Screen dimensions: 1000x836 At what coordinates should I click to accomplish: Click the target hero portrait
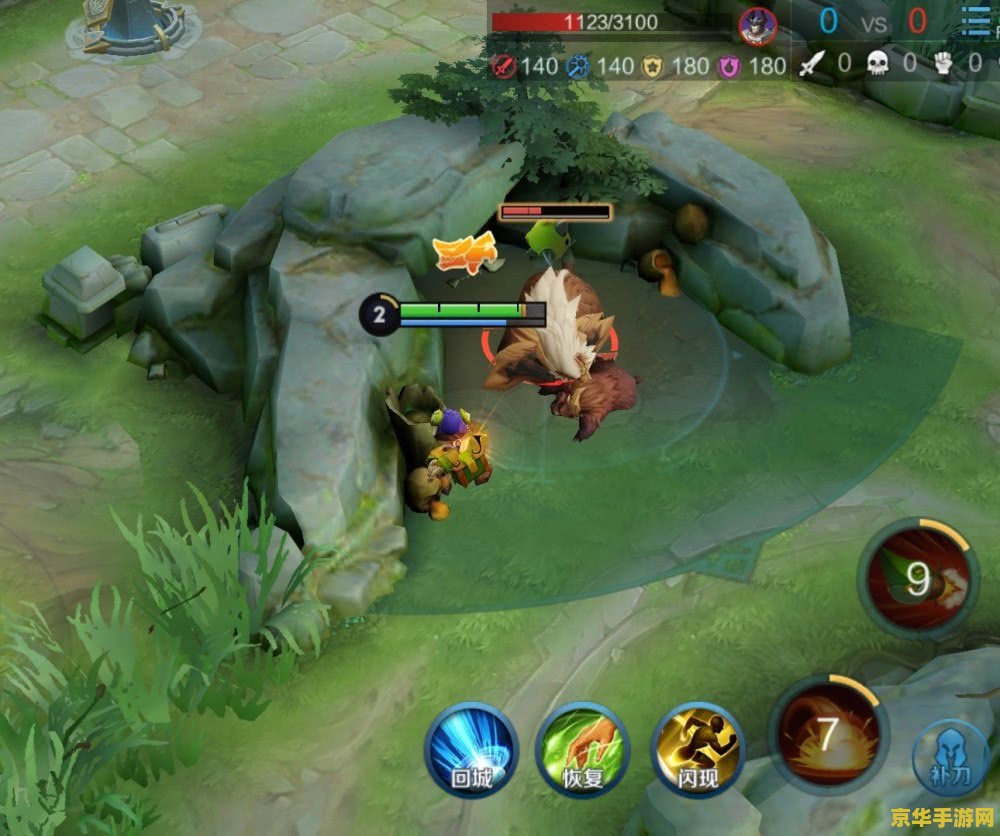tap(758, 24)
